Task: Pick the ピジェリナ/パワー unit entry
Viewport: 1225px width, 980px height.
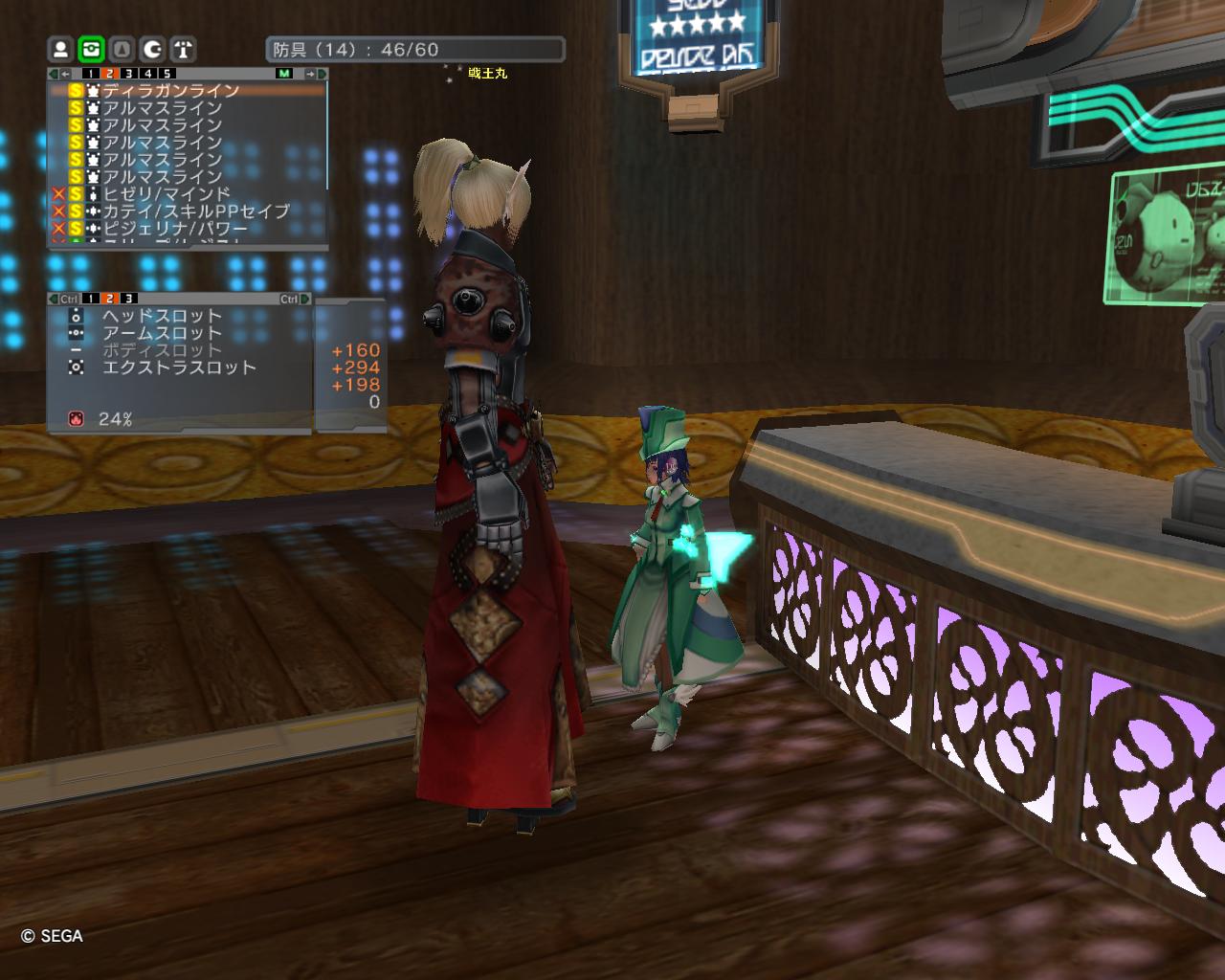Action: pyautogui.click(x=175, y=229)
